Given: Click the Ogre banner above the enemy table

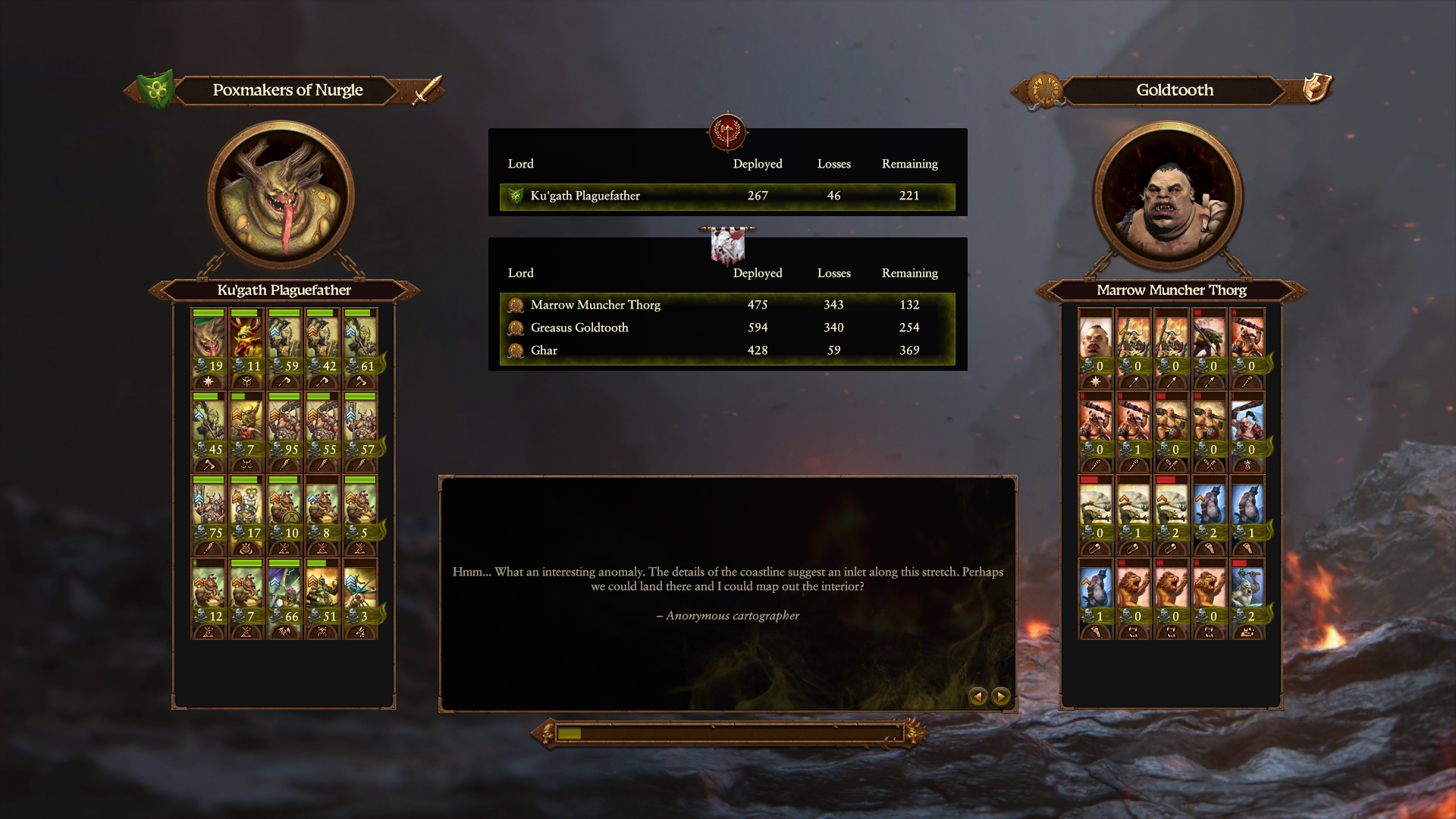Looking at the screenshot, I should [727, 246].
